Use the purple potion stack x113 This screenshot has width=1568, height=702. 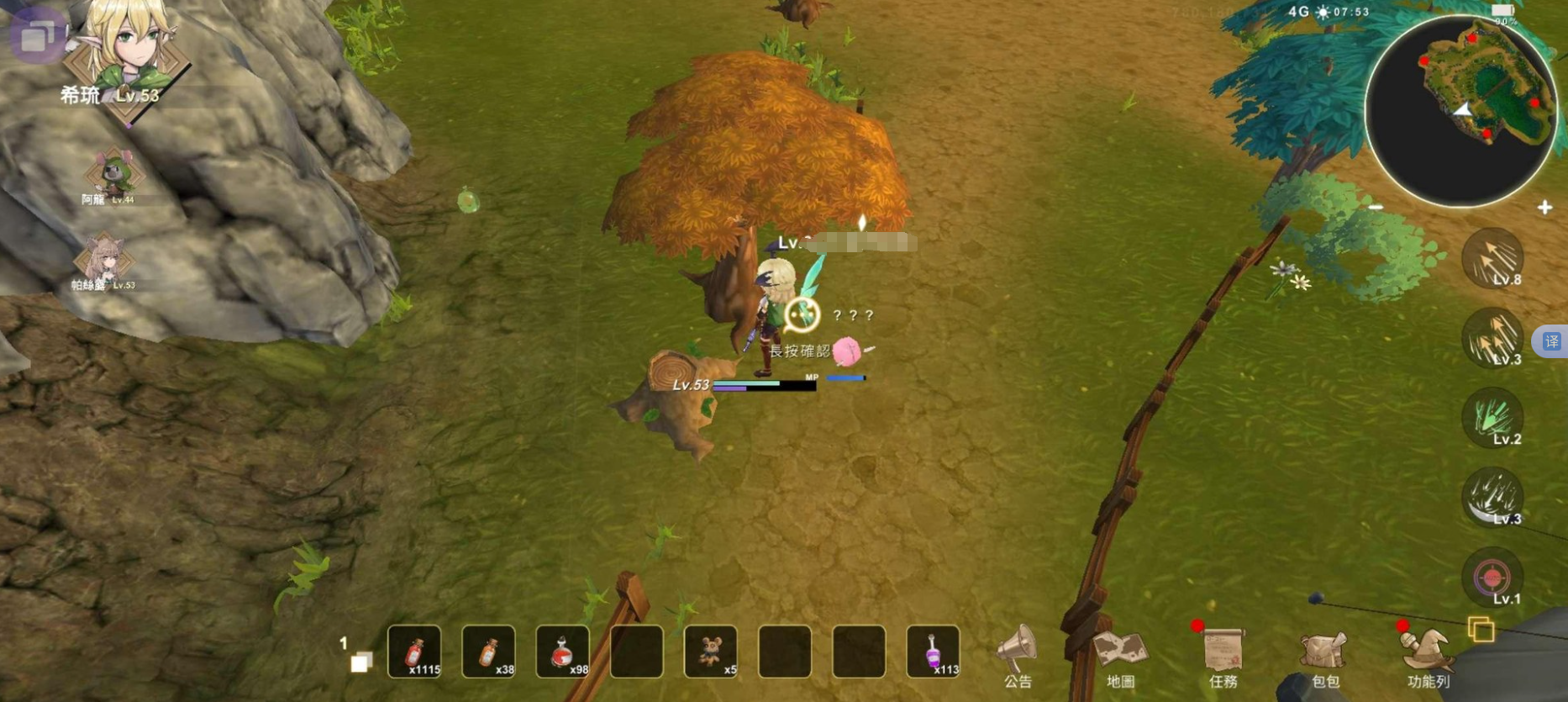(933, 652)
